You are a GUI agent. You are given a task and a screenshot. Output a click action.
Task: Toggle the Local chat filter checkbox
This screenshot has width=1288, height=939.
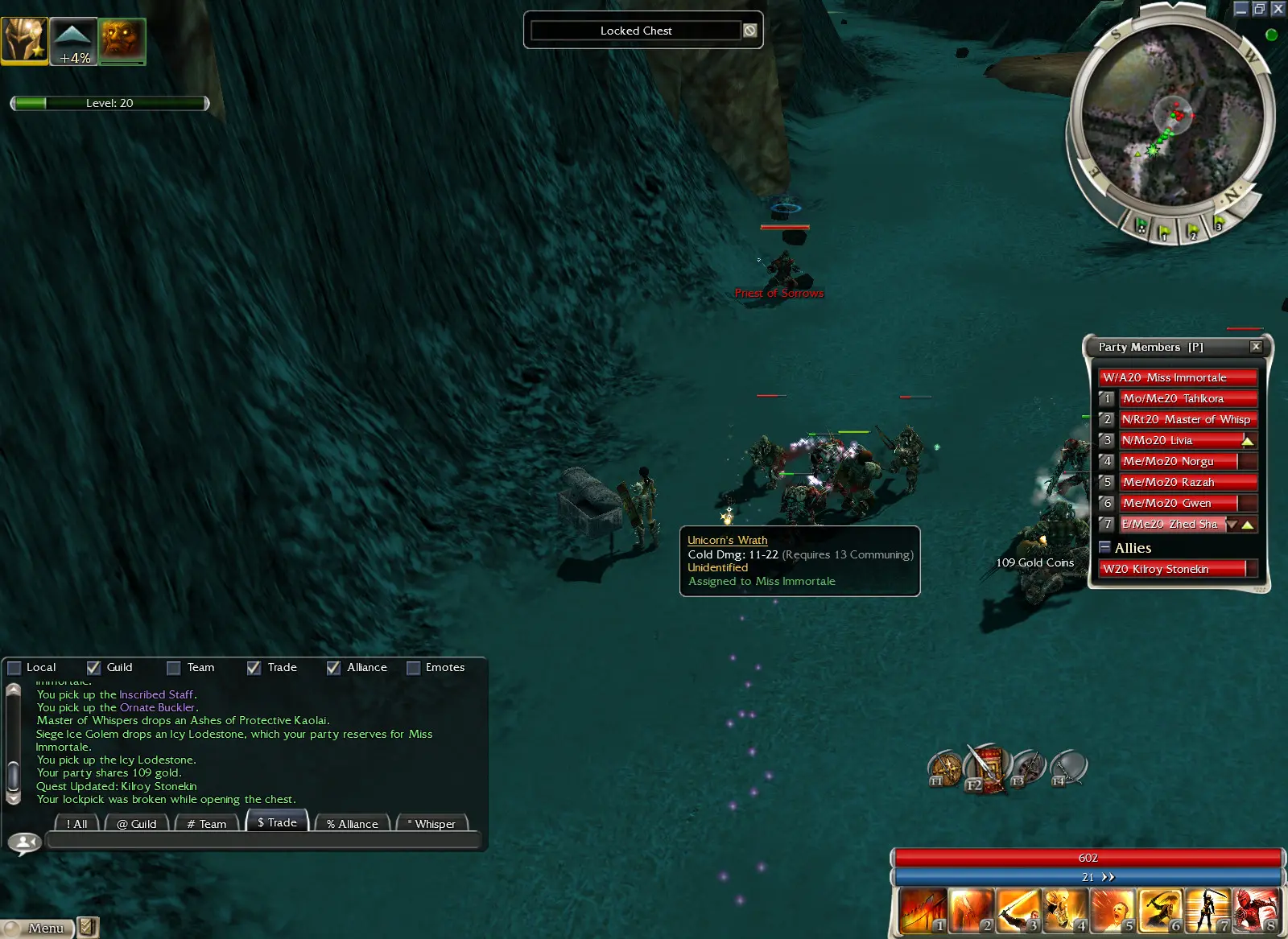(x=14, y=668)
